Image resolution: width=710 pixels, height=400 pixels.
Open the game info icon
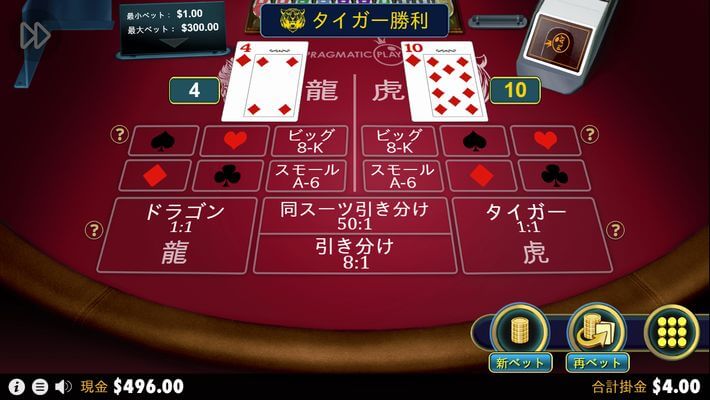(x=16, y=387)
